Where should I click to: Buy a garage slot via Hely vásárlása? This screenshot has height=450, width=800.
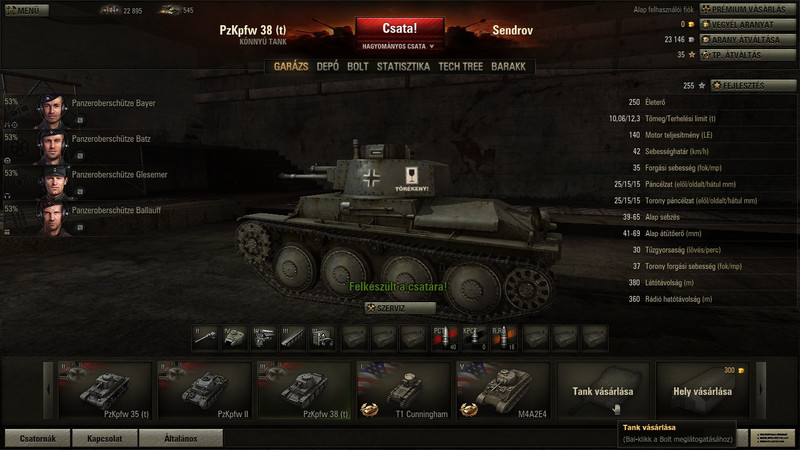point(702,390)
